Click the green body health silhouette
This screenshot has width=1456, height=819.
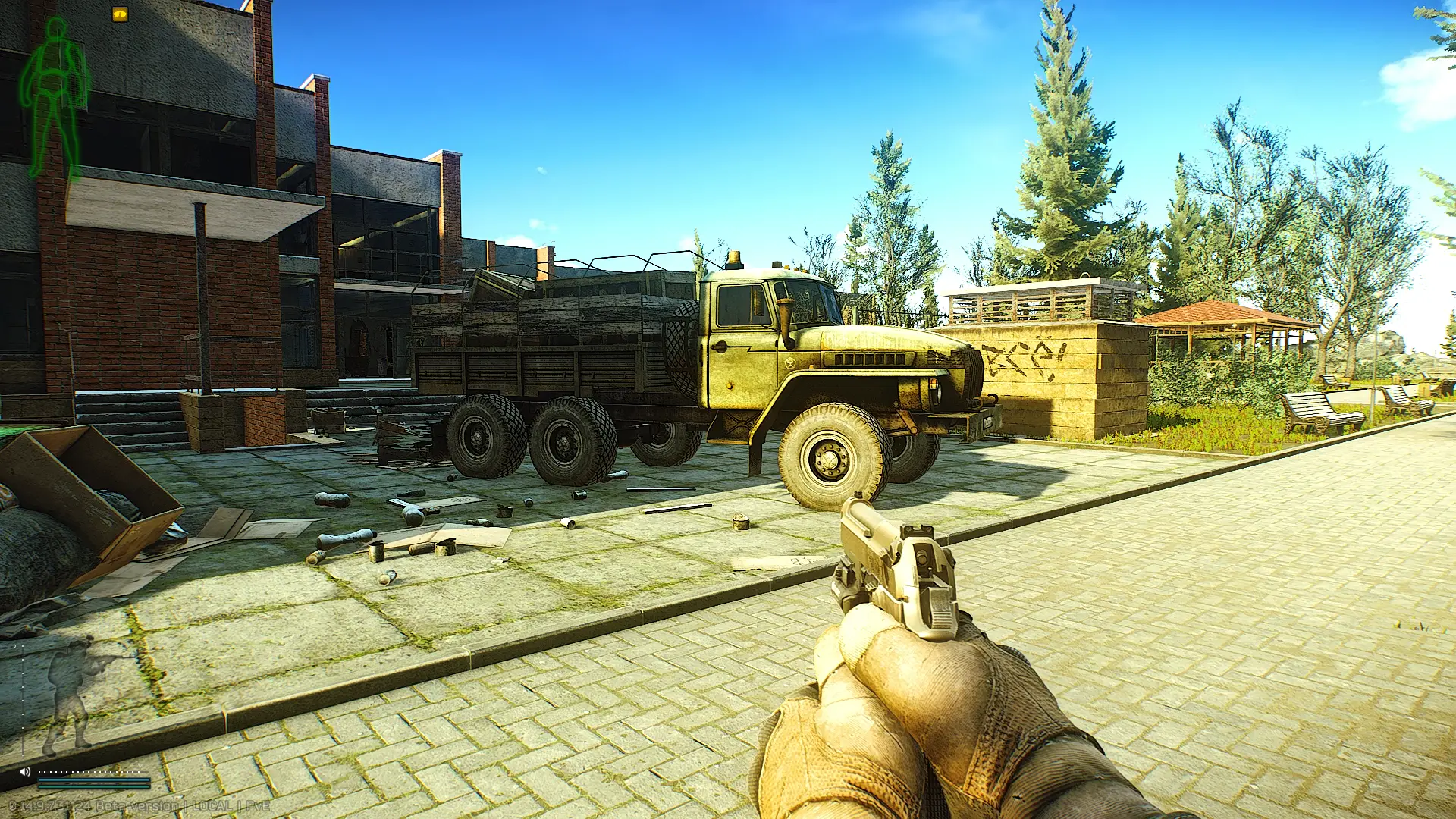pos(55,99)
